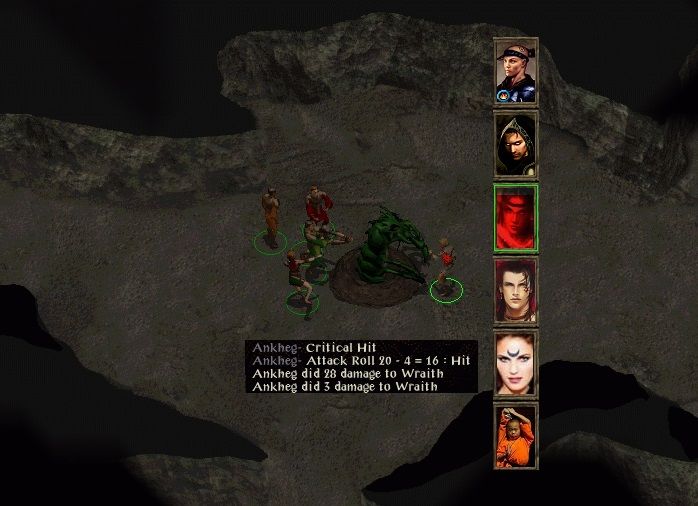Select the headband-wearing character portrait
The width and height of the screenshot is (698, 506).
tap(515, 72)
